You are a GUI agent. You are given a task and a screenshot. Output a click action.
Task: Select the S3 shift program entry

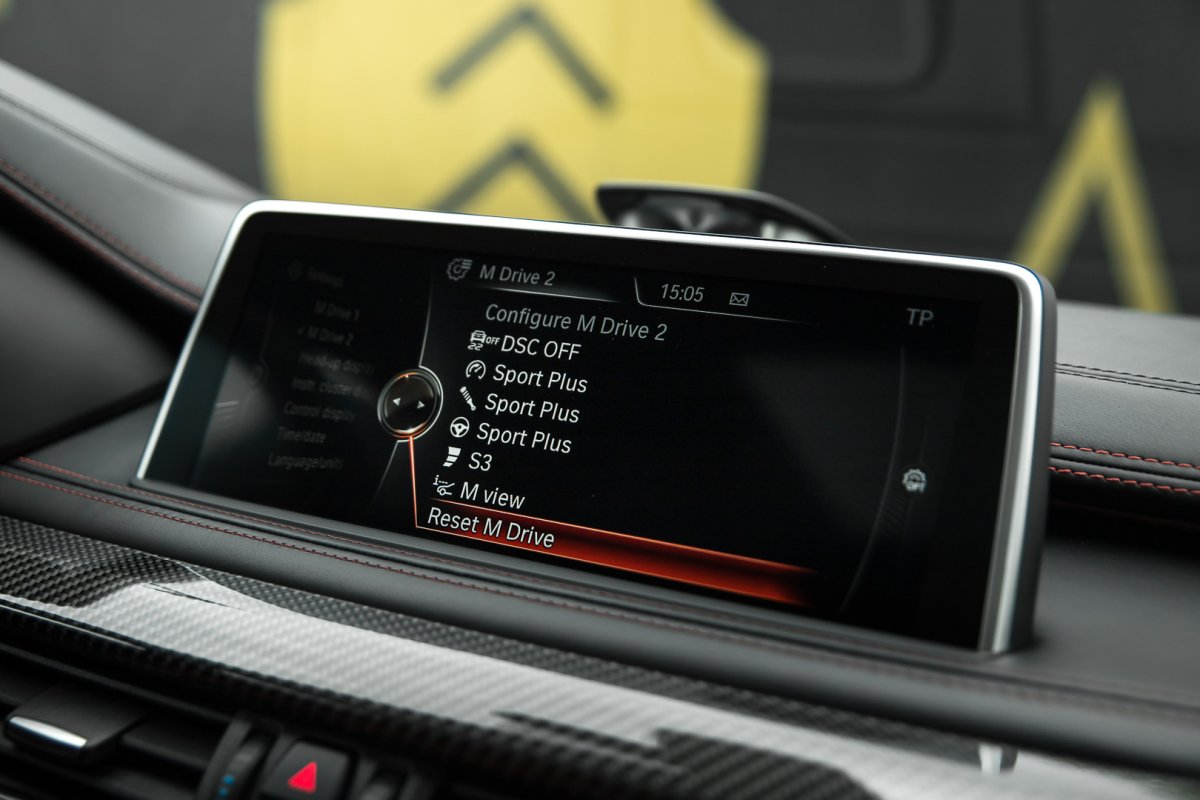coord(480,463)
